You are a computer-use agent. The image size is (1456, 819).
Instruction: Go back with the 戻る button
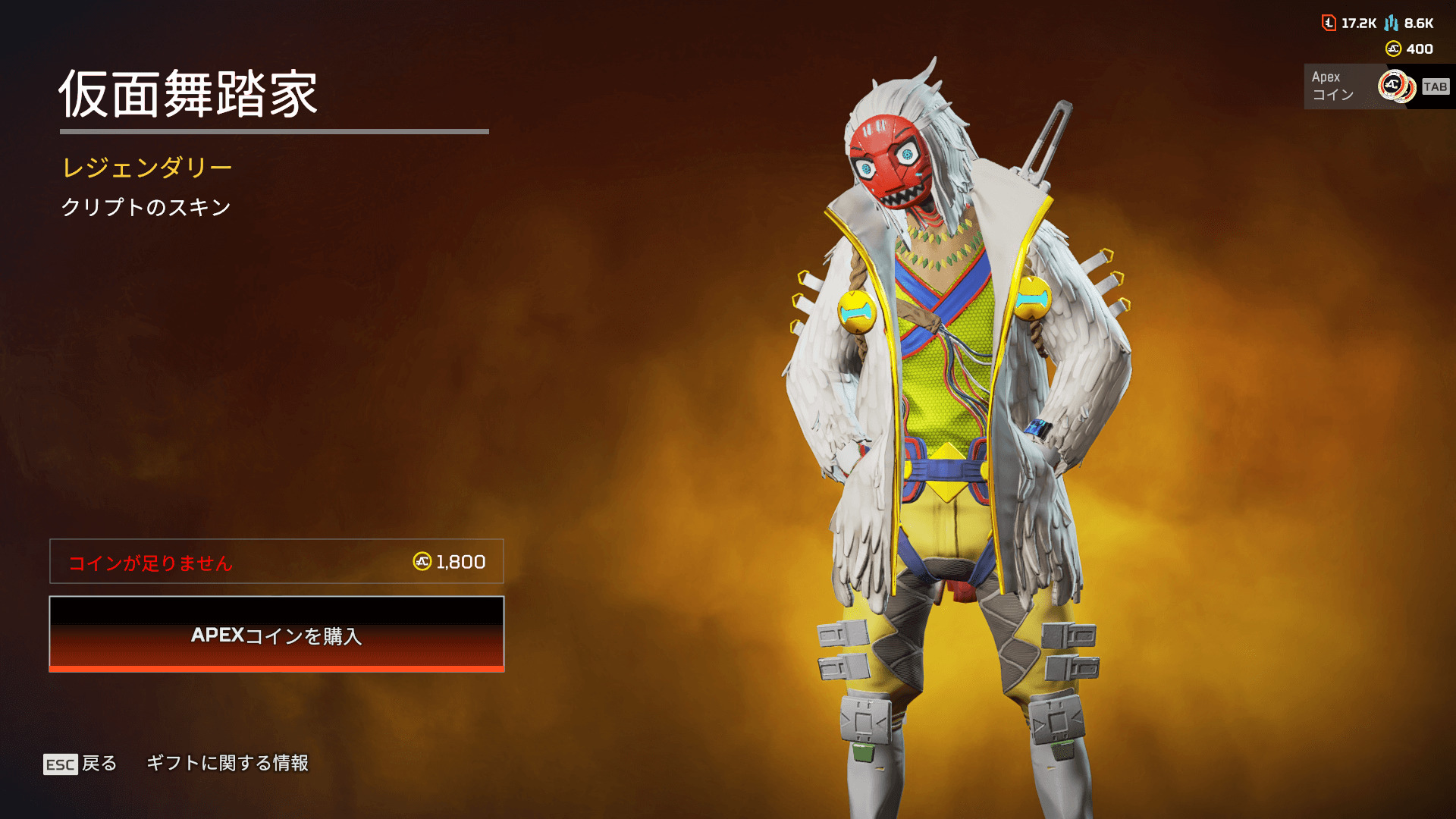(80, 763)
